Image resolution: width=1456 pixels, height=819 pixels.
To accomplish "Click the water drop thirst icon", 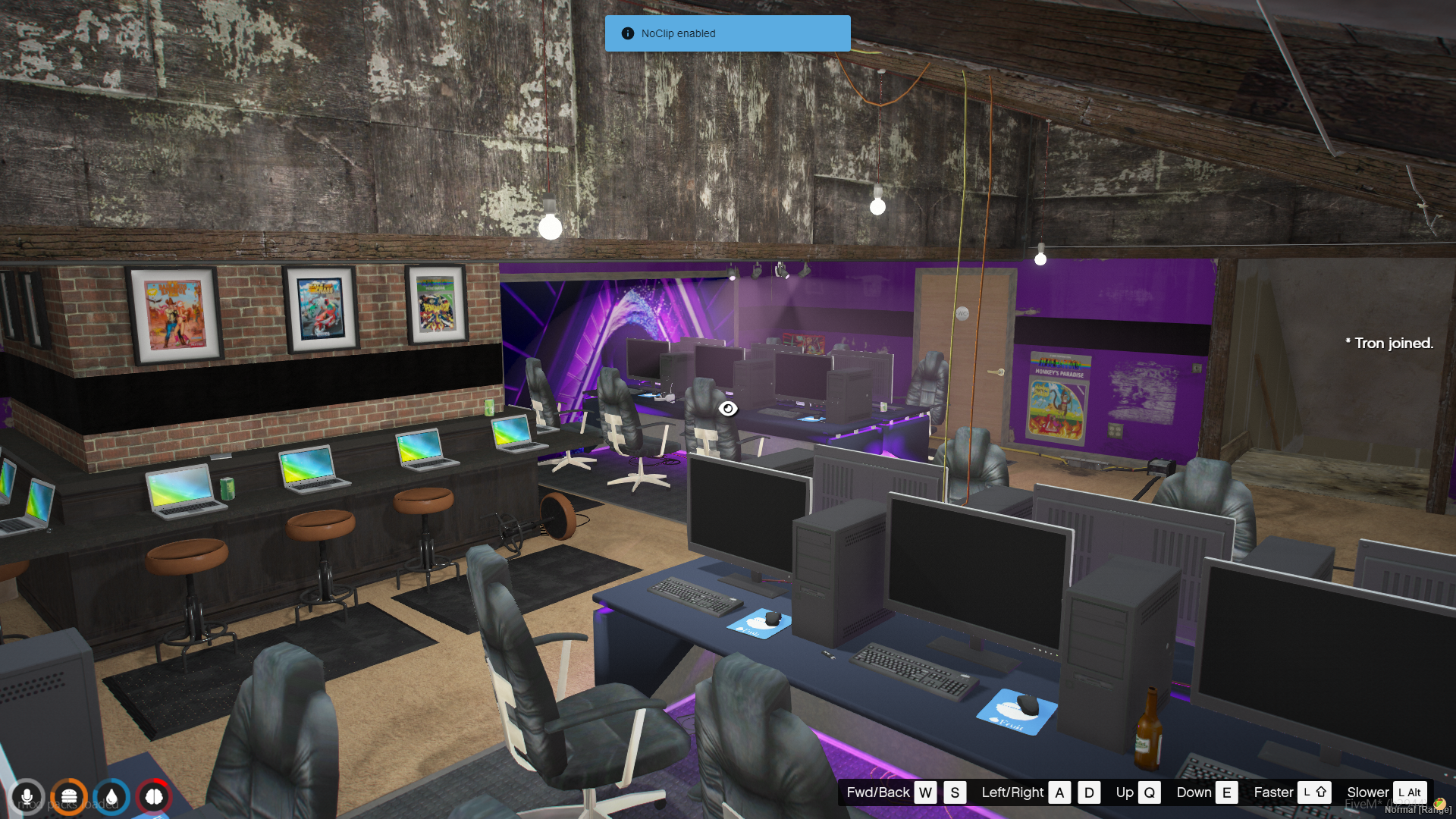I will tap(111, 797).
